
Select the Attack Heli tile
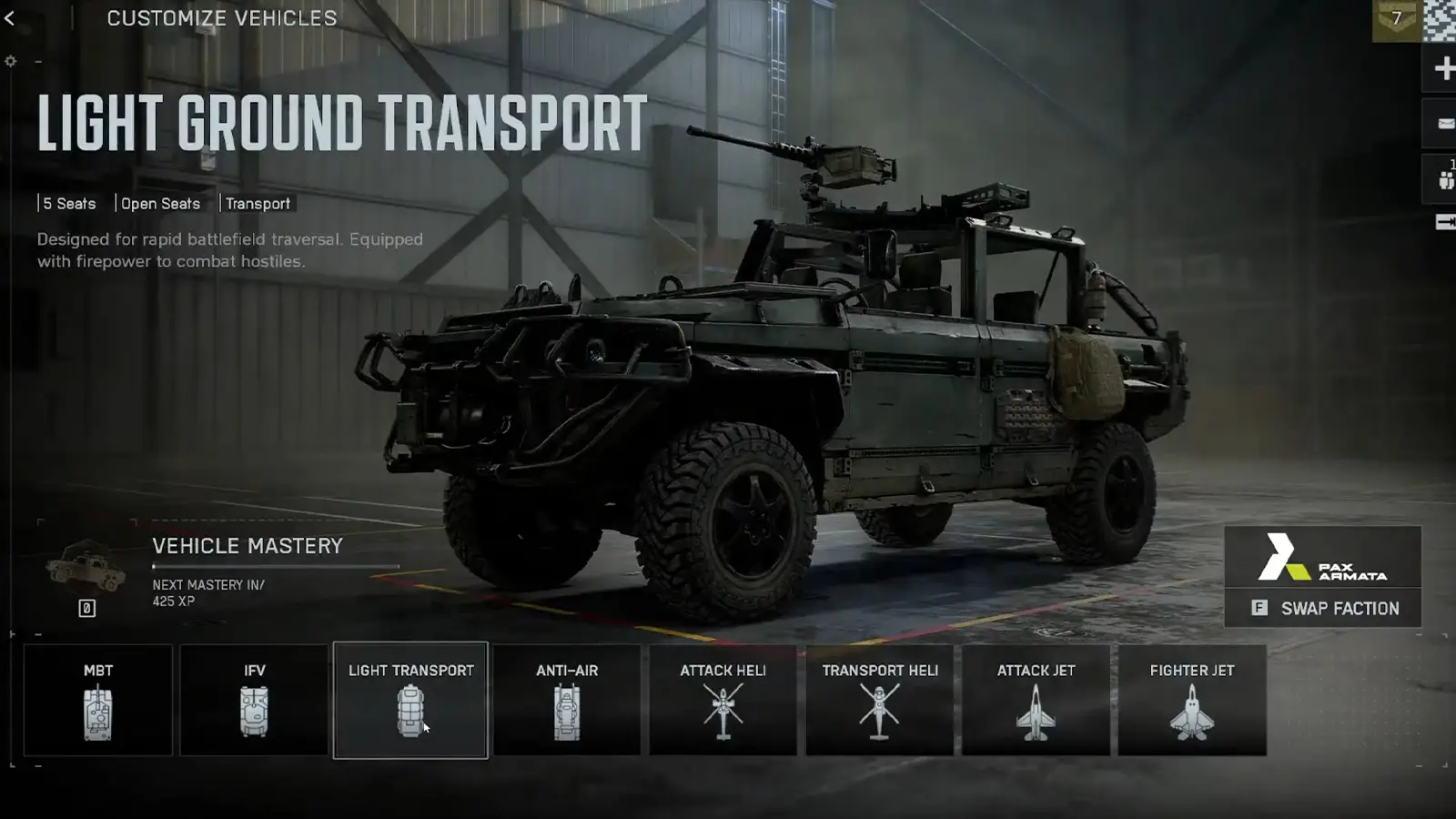pyautogui.click(x=723, y=700)
